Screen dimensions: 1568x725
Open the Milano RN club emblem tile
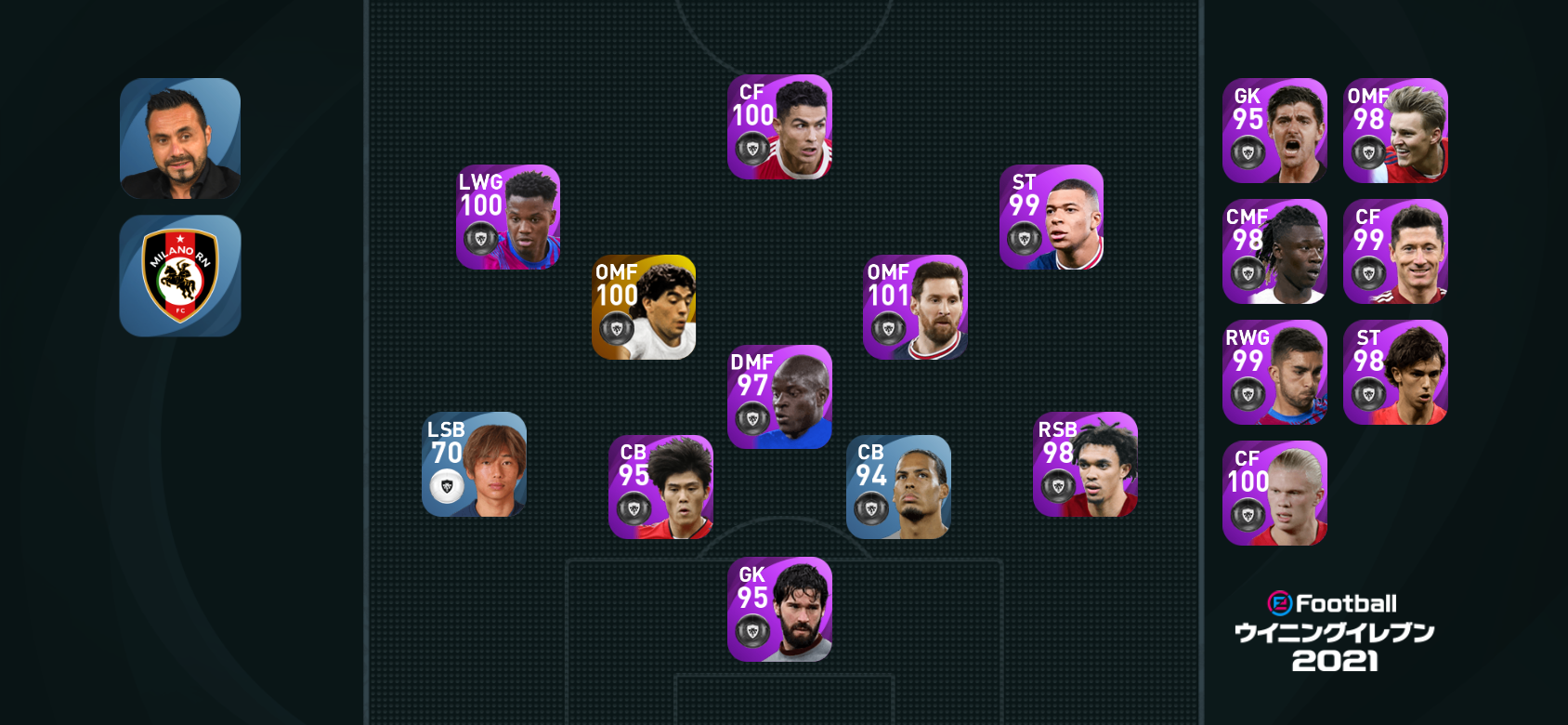(x=180, y=276)
